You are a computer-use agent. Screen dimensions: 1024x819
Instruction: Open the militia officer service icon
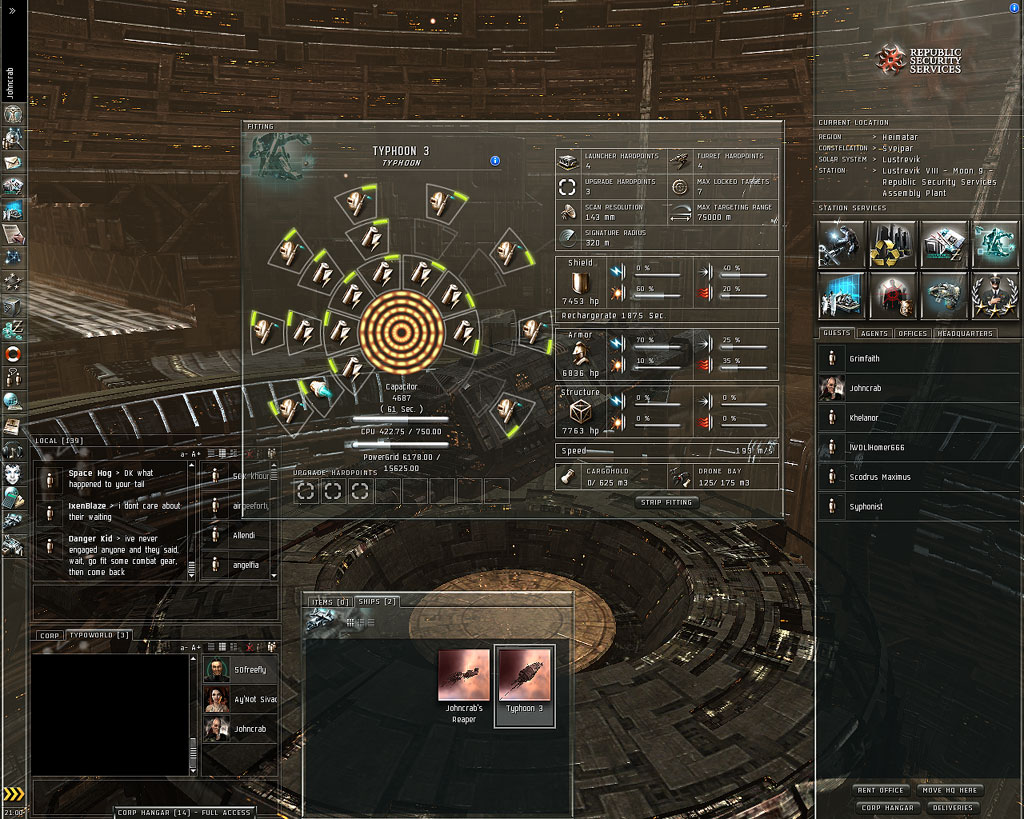tap(995, 296)
